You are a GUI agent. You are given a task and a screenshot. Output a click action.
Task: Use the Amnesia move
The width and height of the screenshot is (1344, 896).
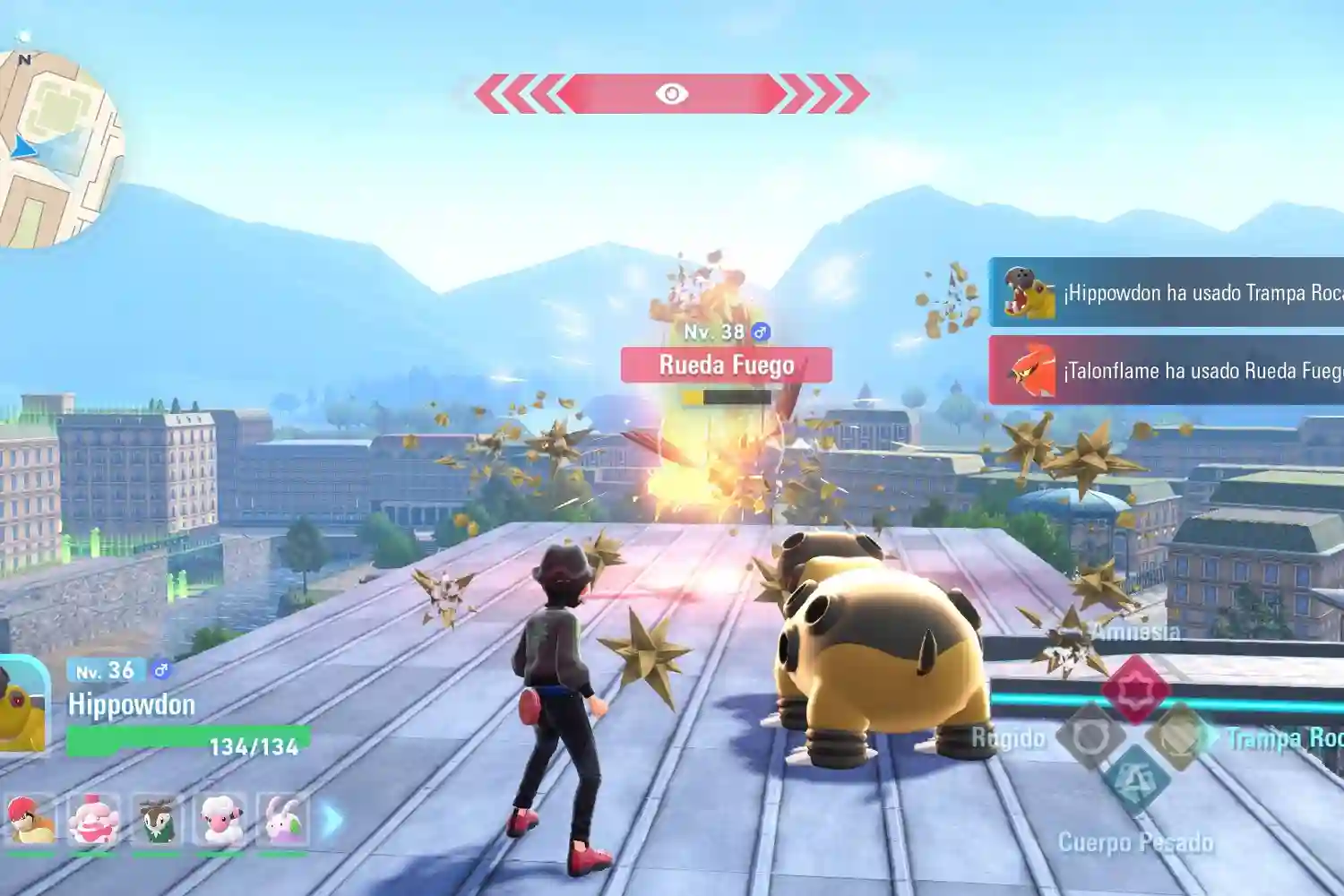click(x=1135, y=688)
